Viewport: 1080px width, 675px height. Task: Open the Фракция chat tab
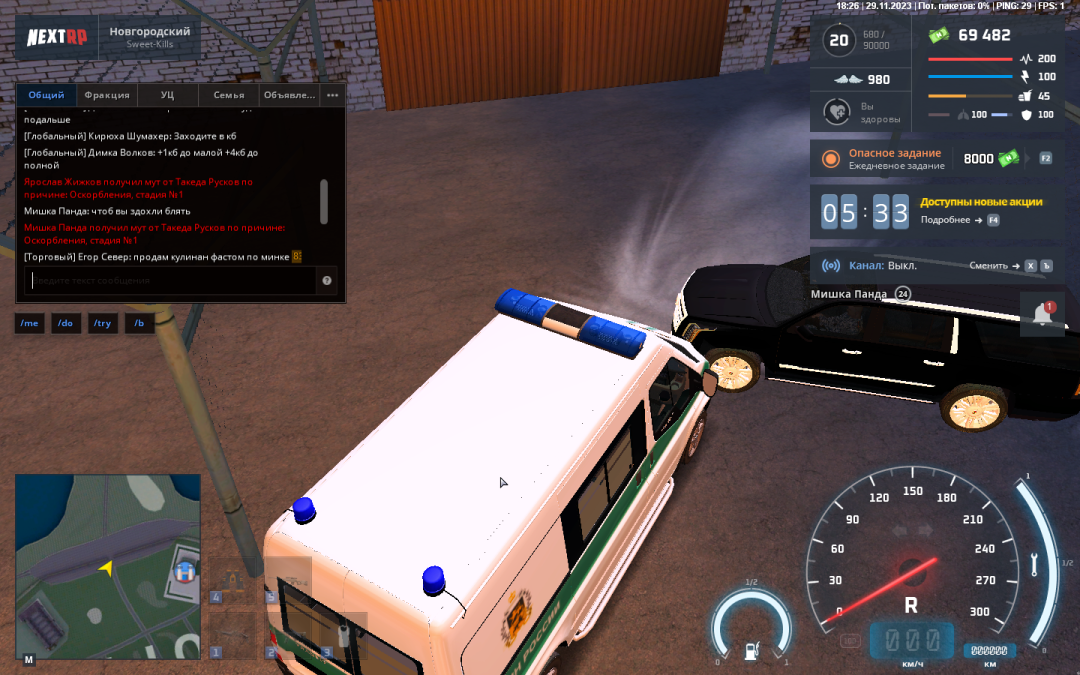[x=107, y=95]
